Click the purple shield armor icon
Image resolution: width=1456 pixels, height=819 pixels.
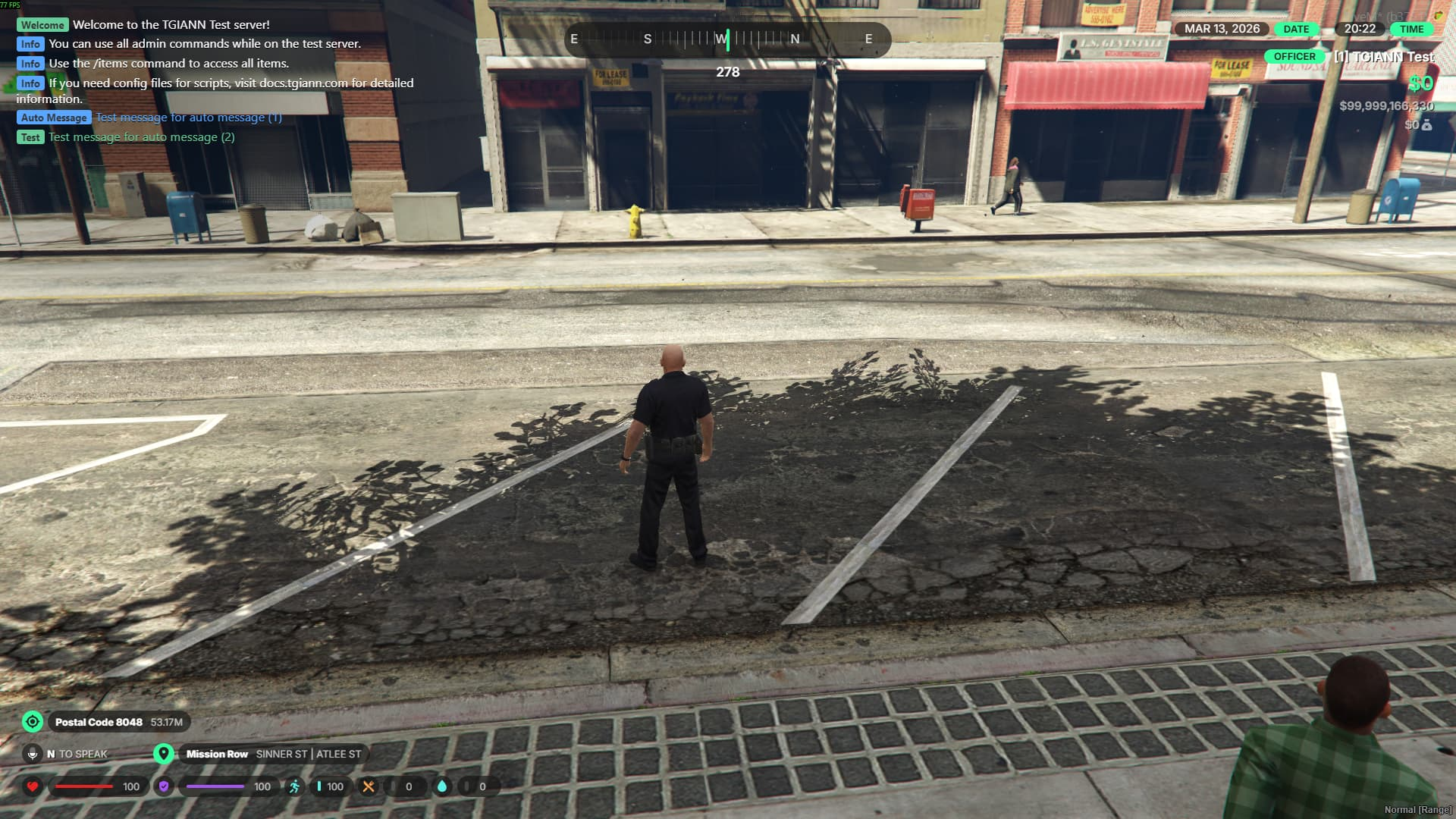click(x=164, y=786)
